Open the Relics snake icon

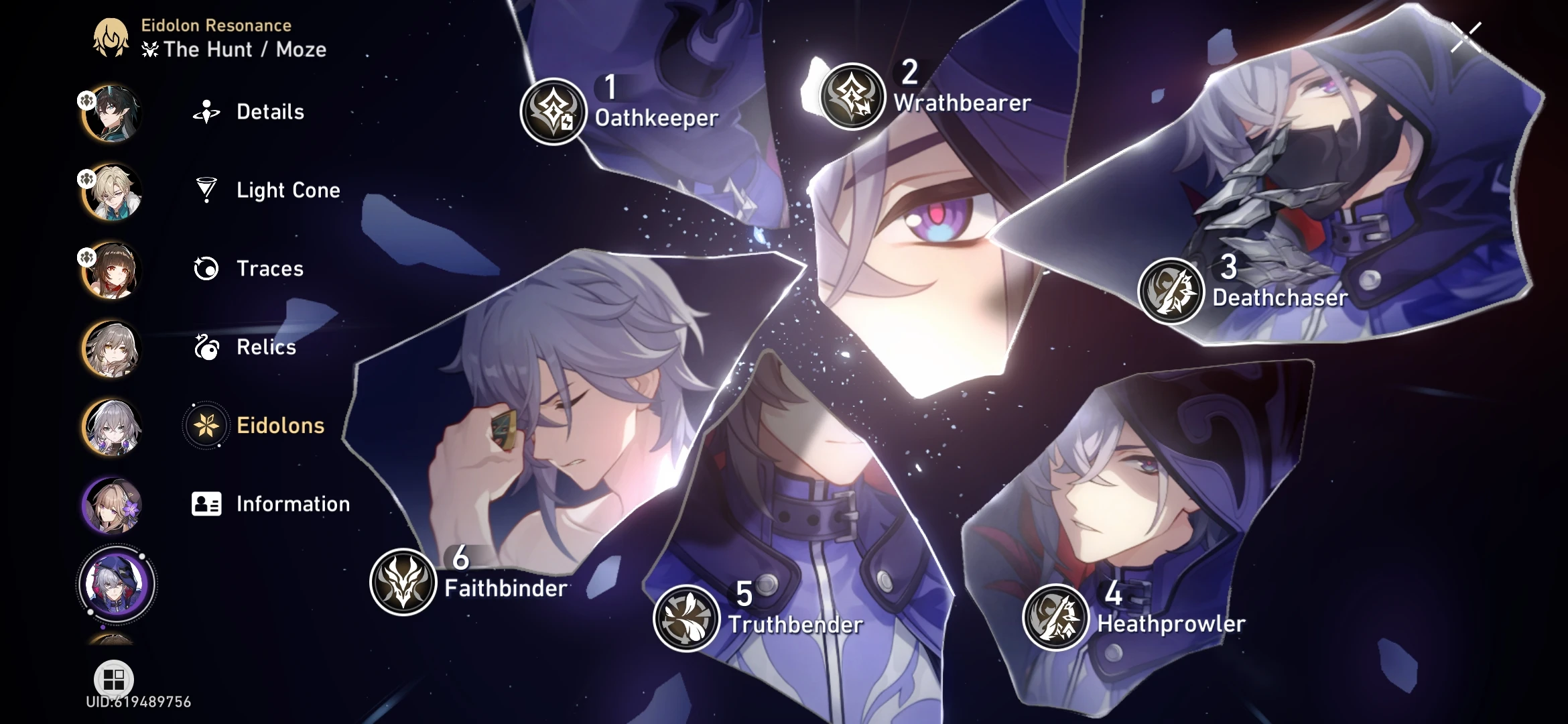click(x=206, y=348)
